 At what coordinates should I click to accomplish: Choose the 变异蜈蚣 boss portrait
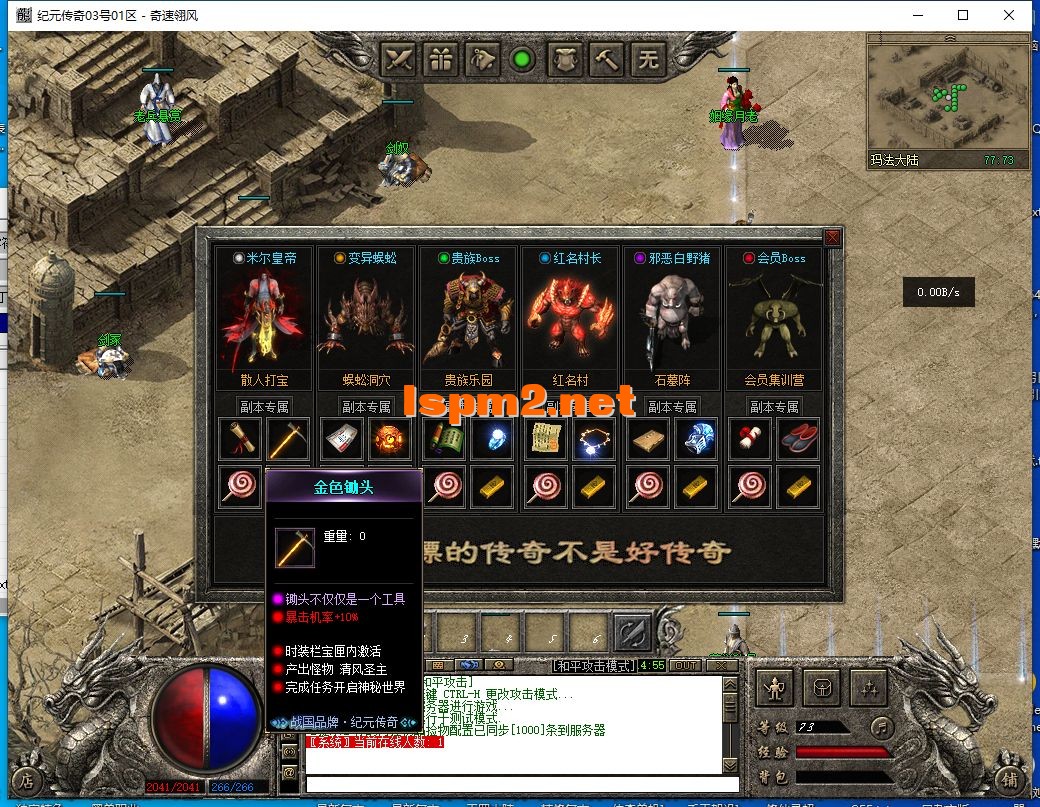tap(366, 320)
